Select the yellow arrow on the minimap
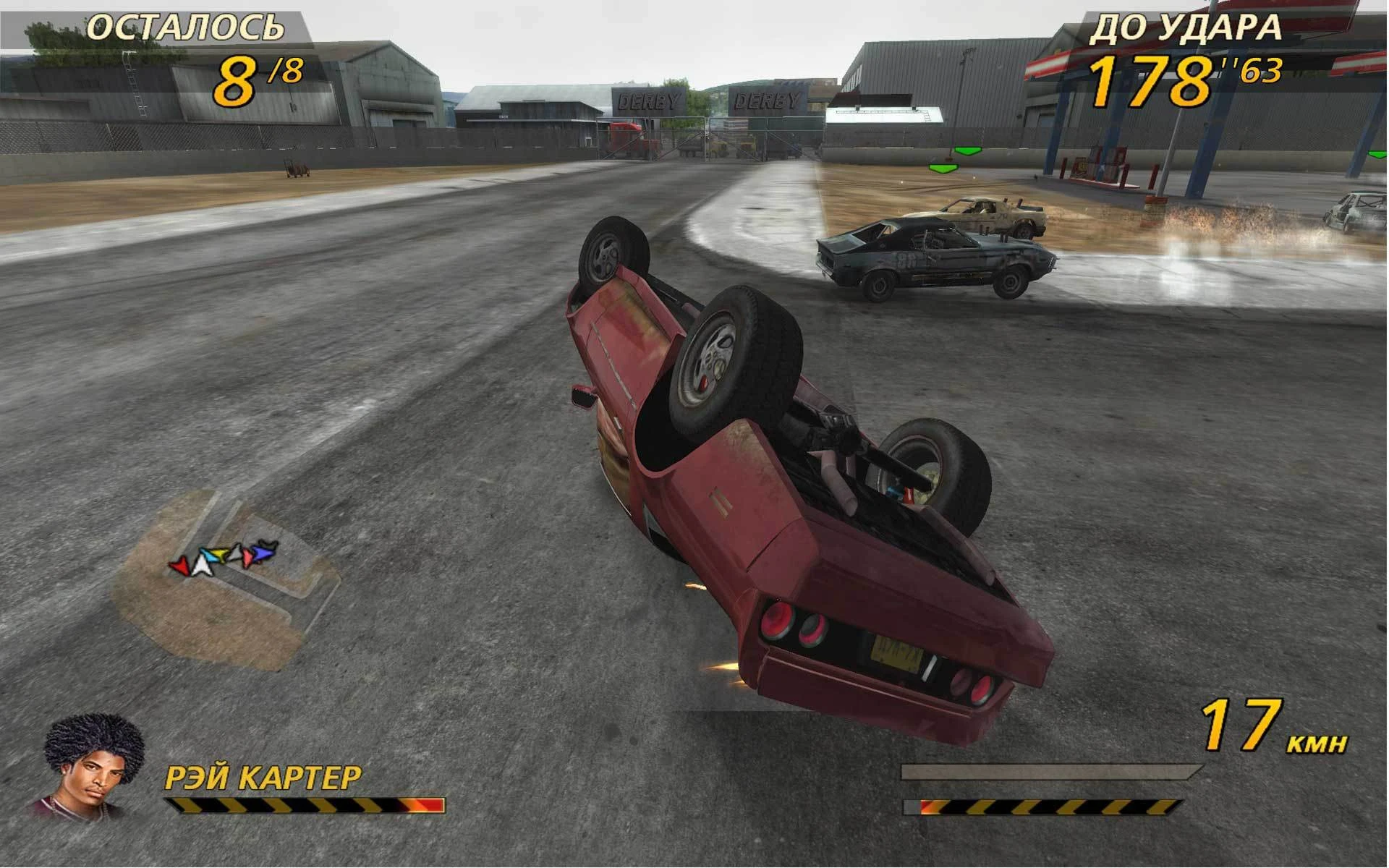This screenshot has width=1389, height=868. click(219, 553)
